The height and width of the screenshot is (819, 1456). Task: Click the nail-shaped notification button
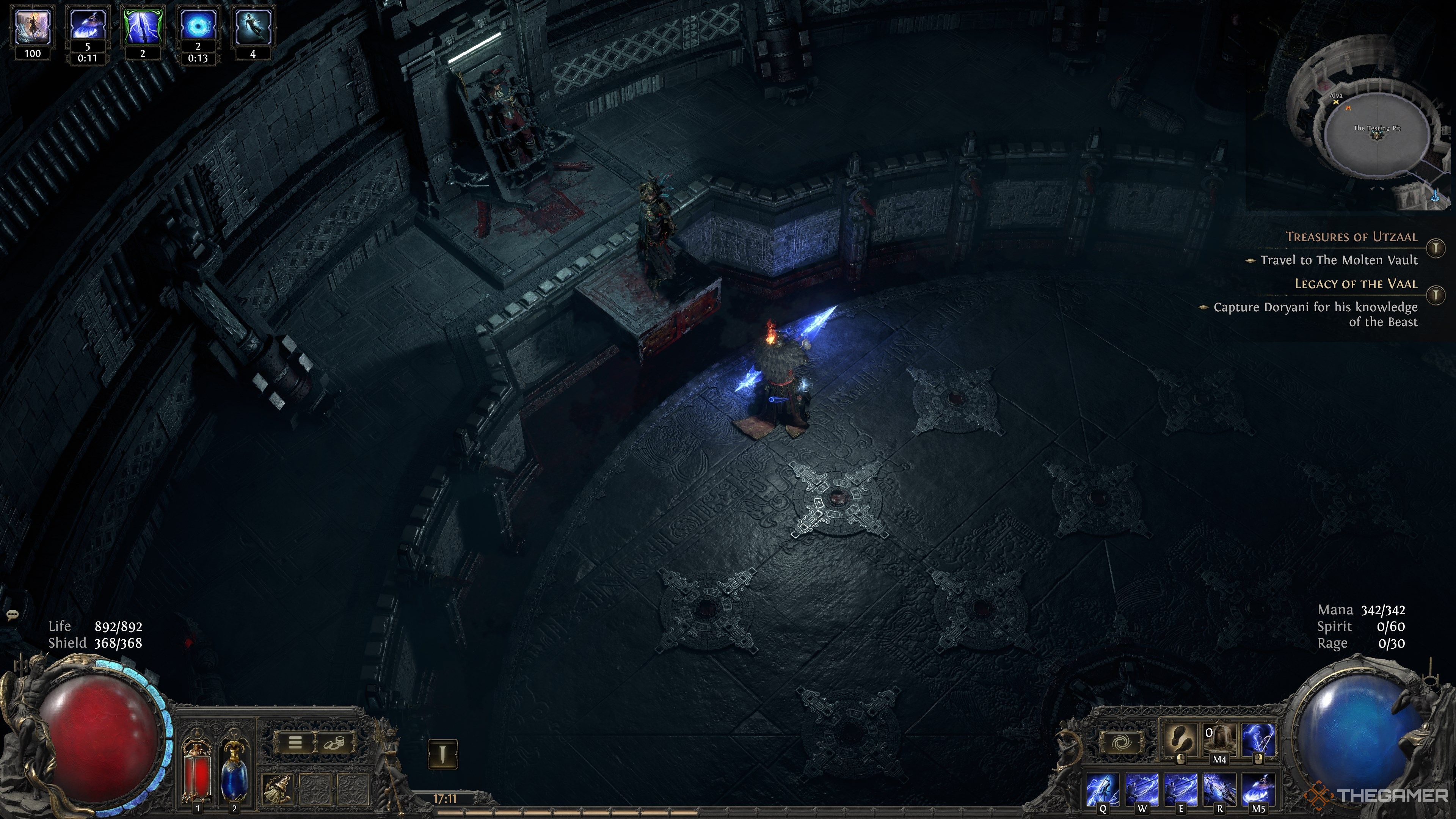(x=442, y=754)
